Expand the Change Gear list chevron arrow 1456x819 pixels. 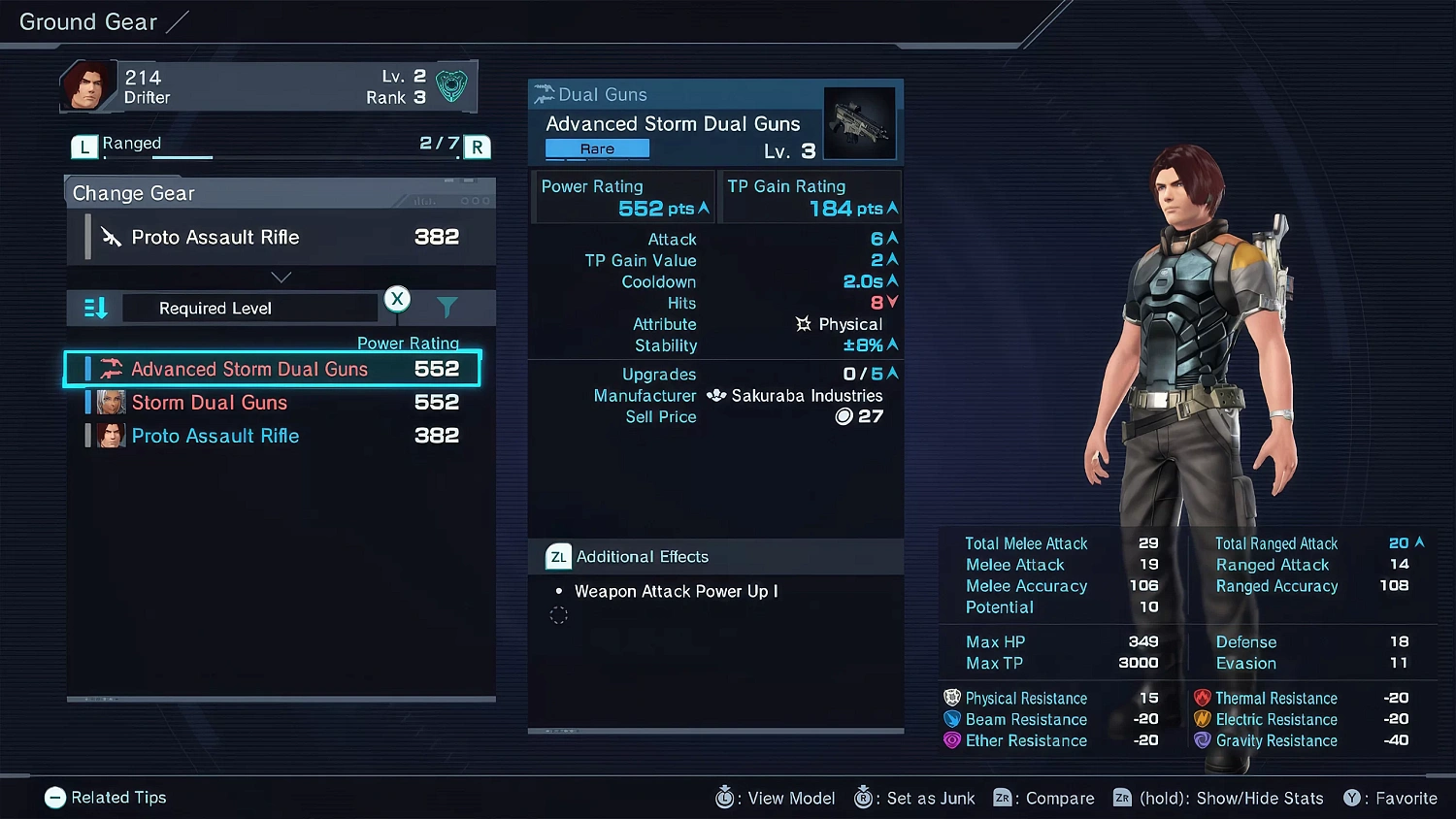pos(281,277)
